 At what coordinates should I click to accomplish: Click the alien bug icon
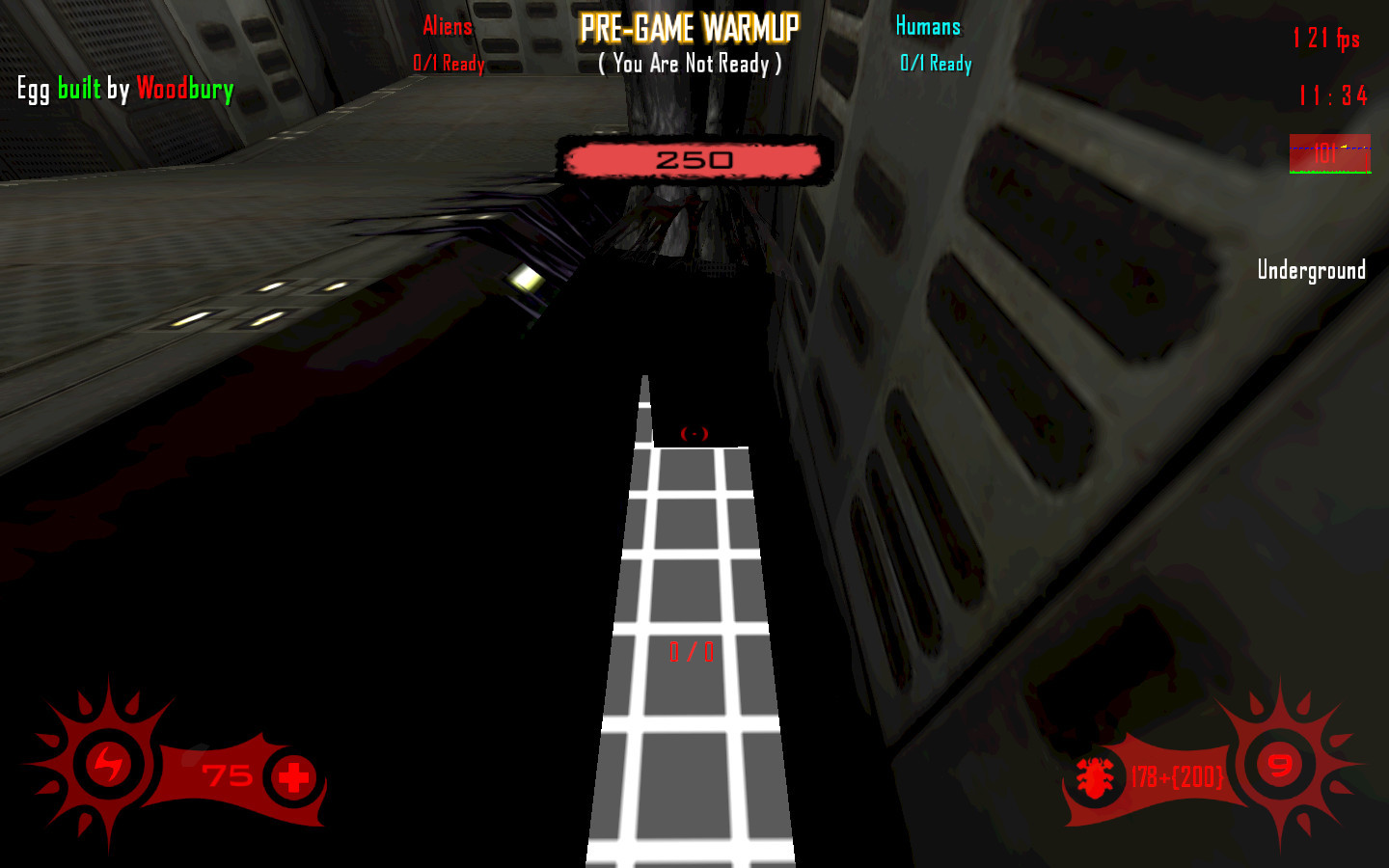(1095, 777)
